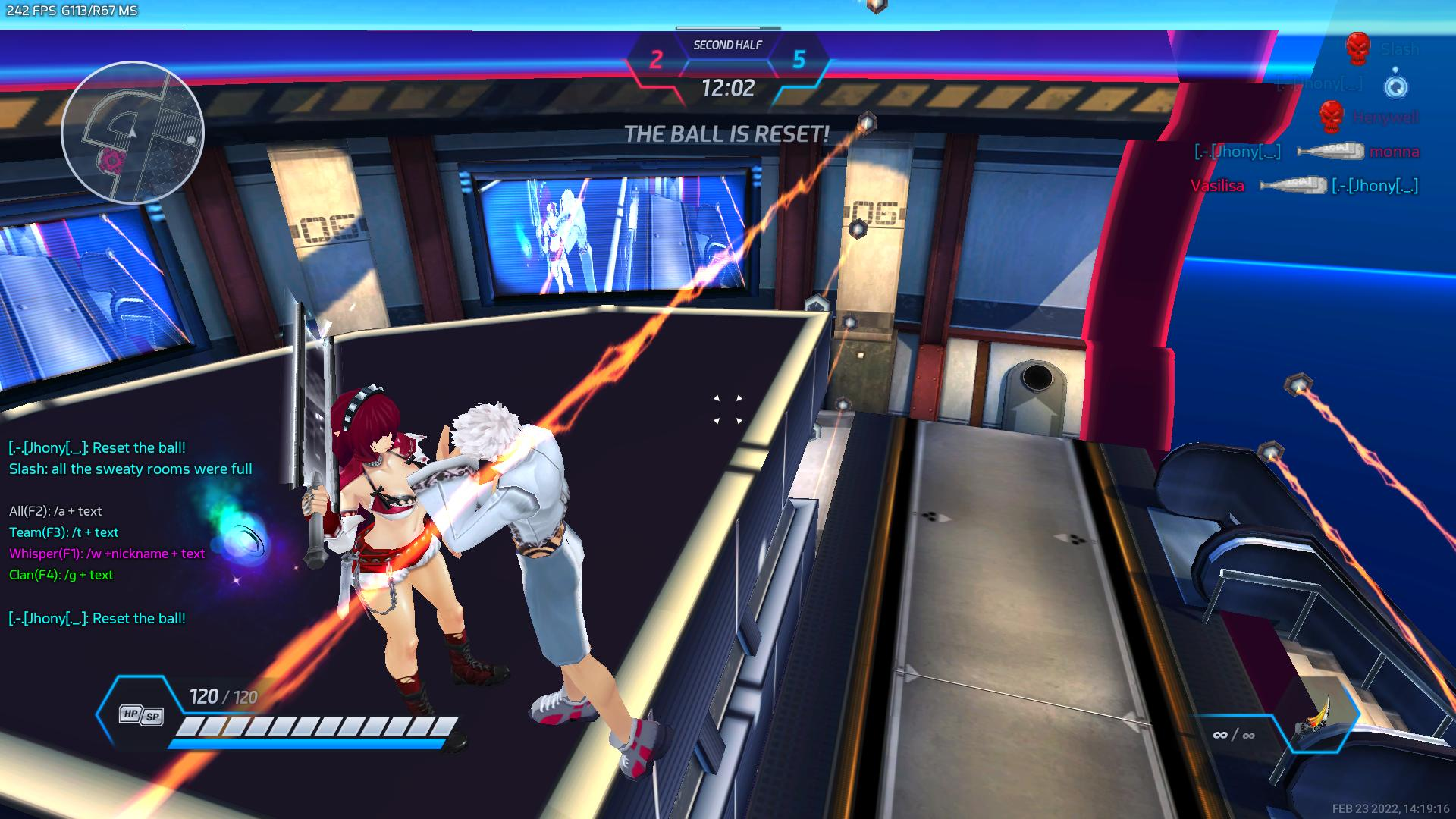Click the circular minimap
This screenshot has width=1456, height=819.
coord(133,133)
